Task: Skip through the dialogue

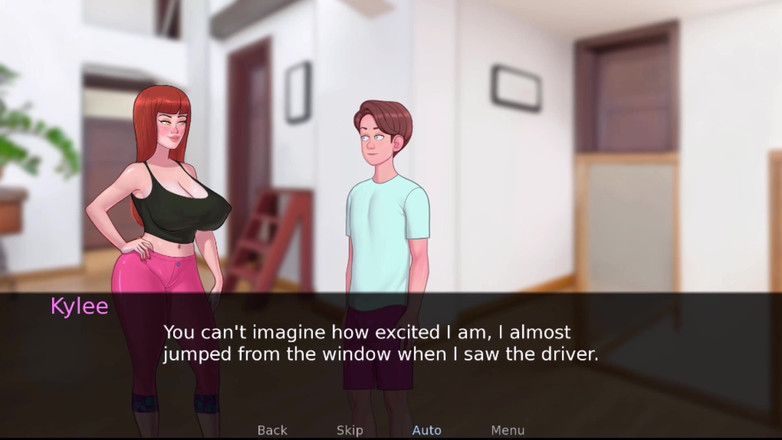Action: pos(350,430)
